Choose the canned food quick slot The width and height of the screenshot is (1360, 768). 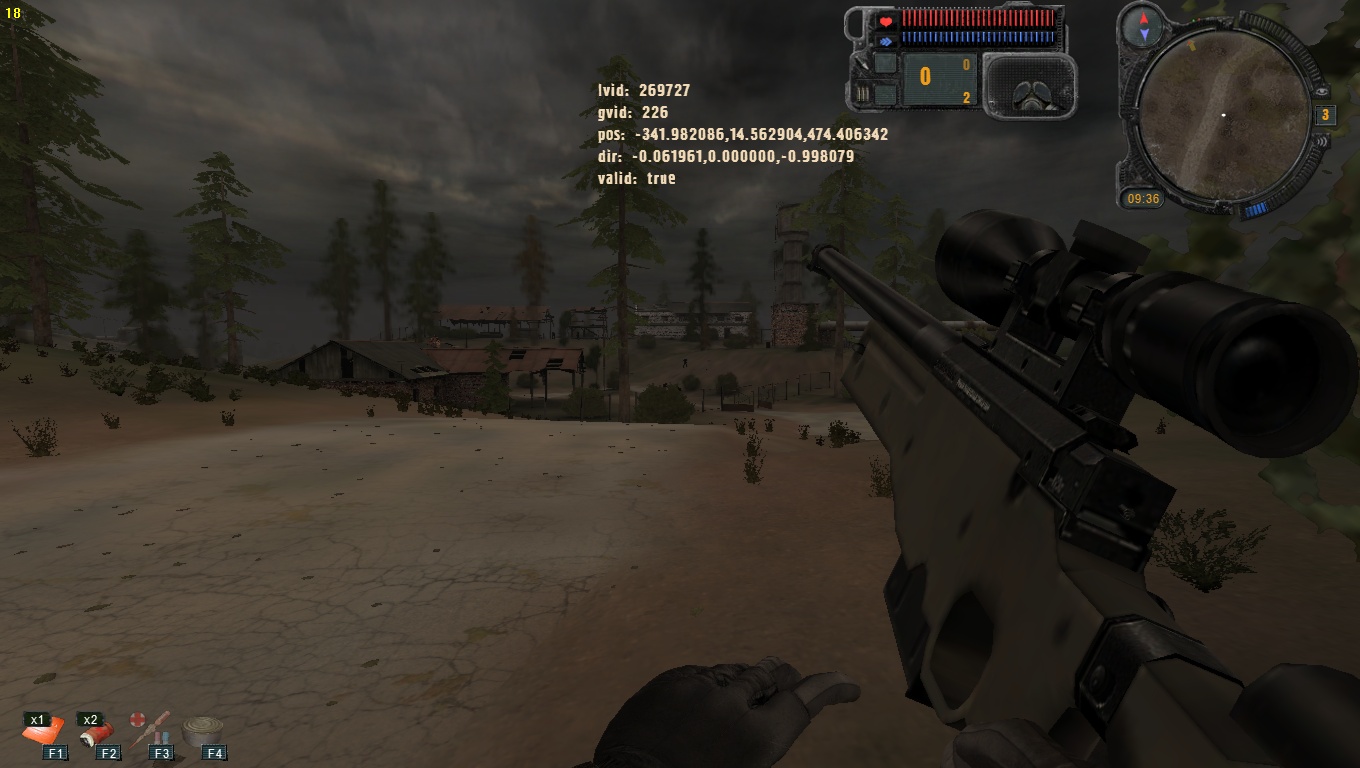[203, 731]
